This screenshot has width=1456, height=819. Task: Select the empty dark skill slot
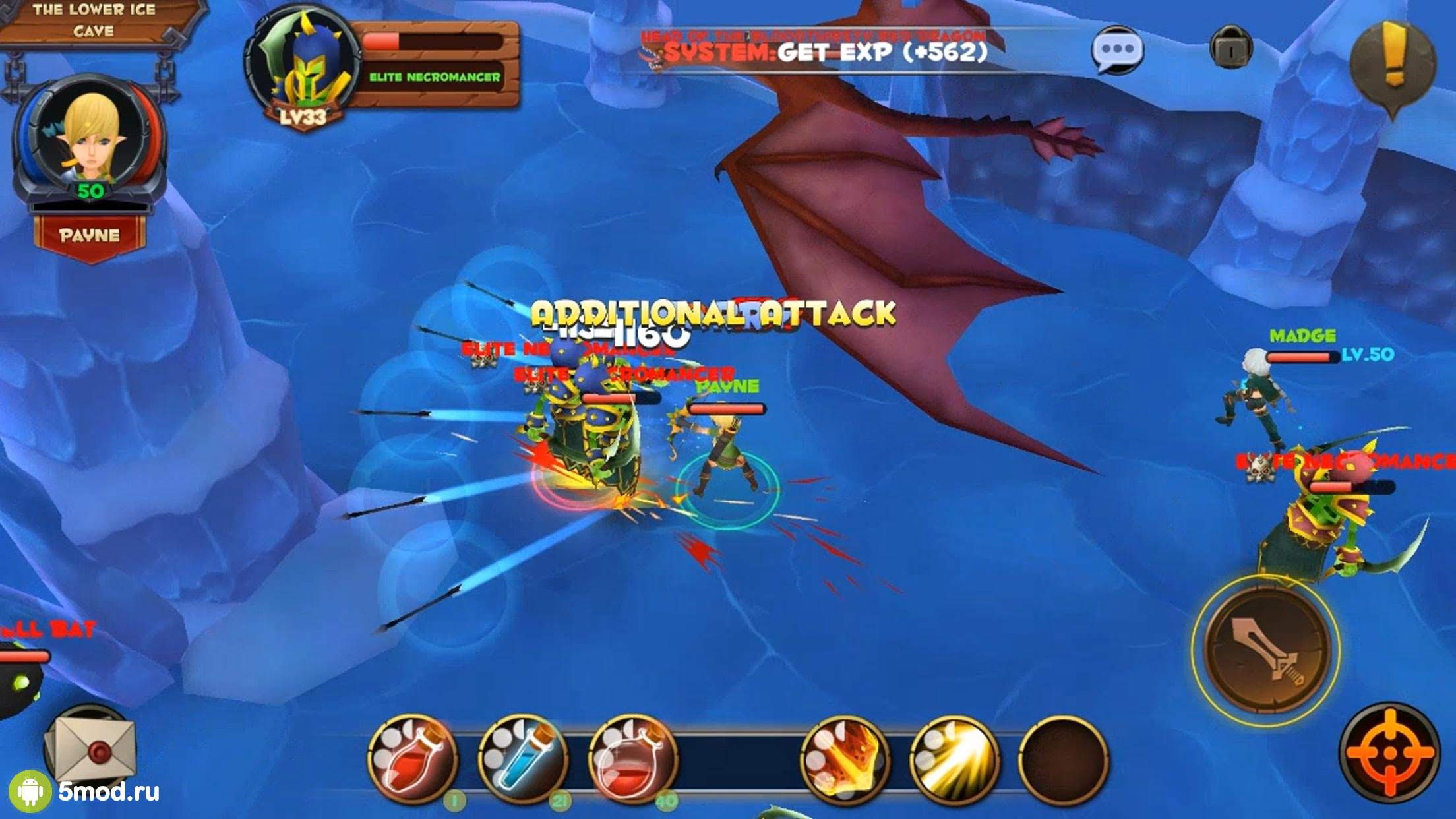1063,758
